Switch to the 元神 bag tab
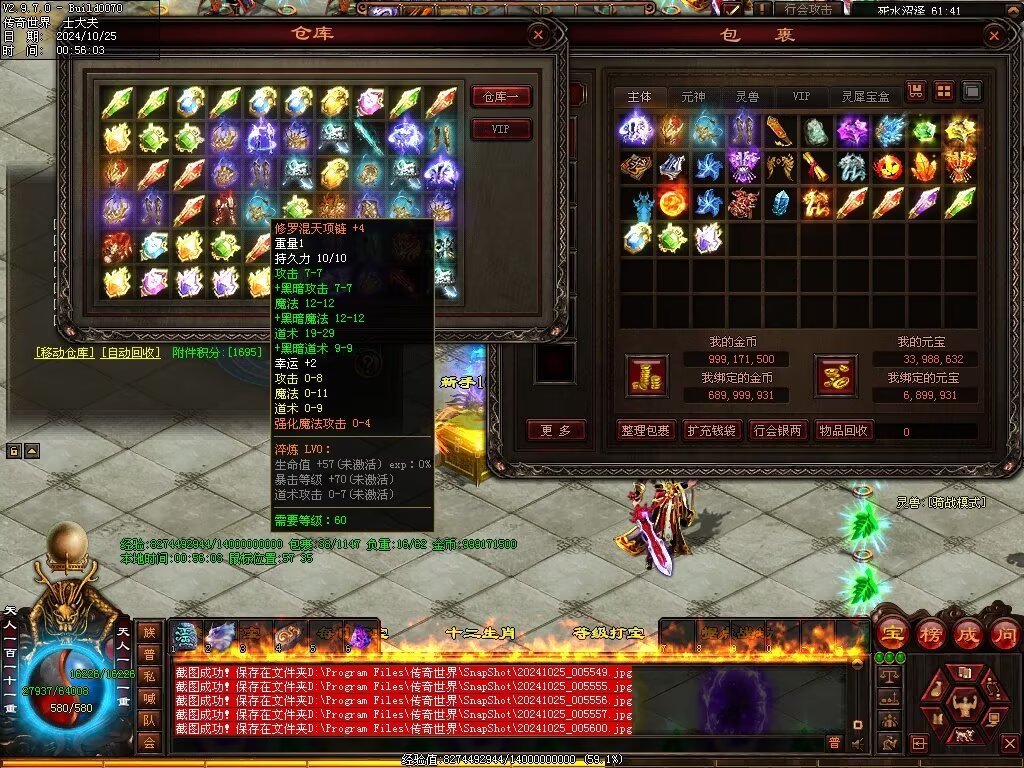This screenshot has width=1024, height=768. 693,97
